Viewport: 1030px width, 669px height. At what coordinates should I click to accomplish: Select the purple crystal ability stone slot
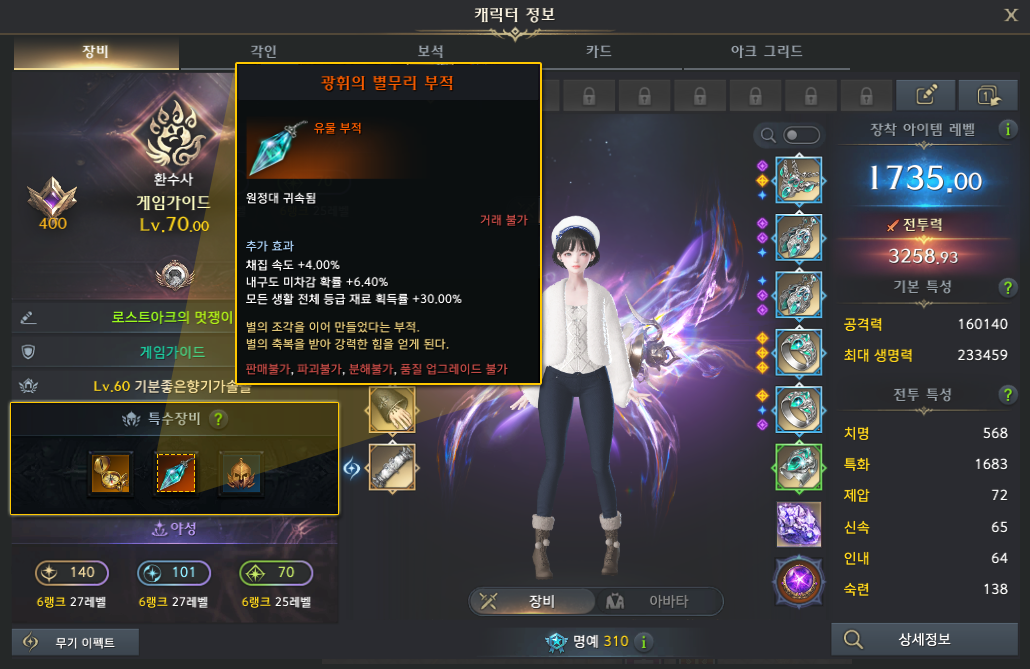[798, 524]
